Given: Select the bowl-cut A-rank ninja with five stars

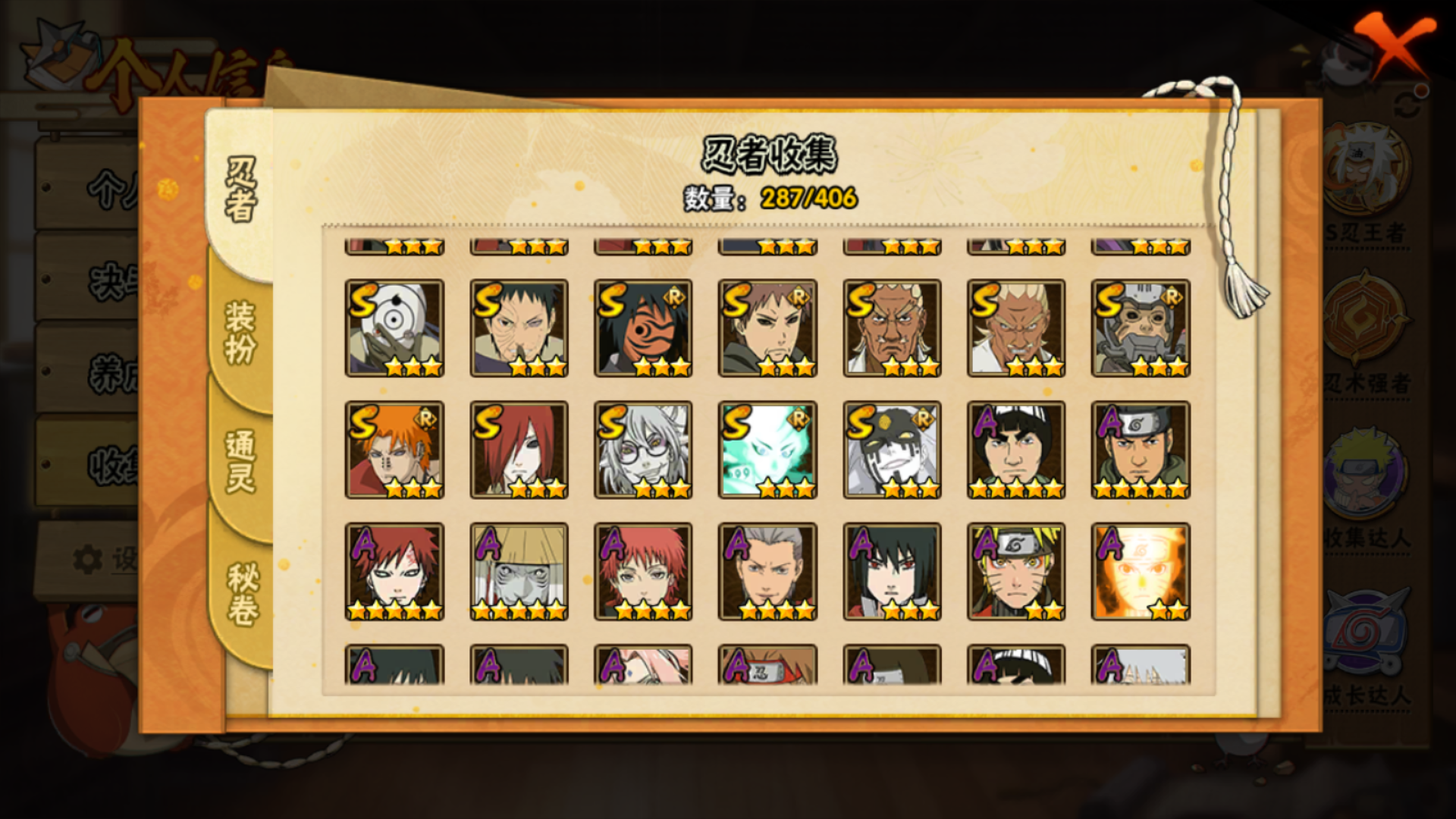Looking at the screenshot, I should (1016, 450).
